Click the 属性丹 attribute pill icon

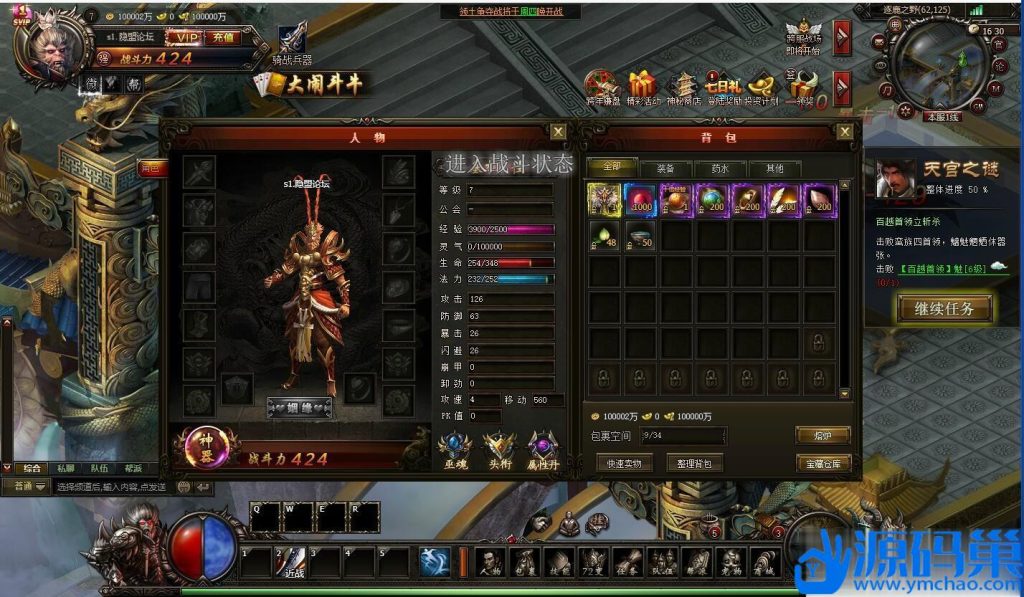pyautogui.click(x=544, y=449)
